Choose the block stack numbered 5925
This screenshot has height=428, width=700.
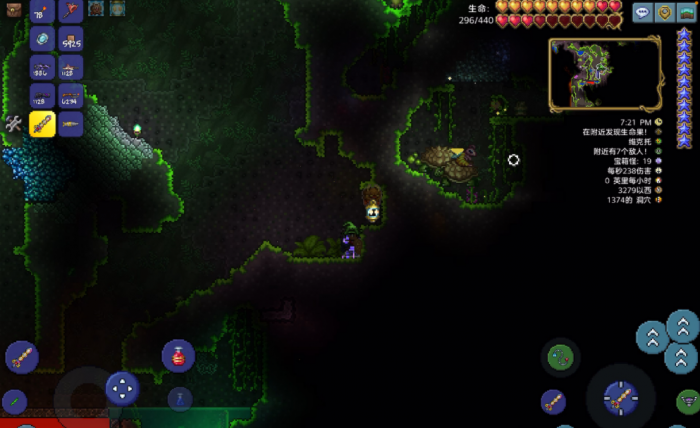(x=70, y=40)
